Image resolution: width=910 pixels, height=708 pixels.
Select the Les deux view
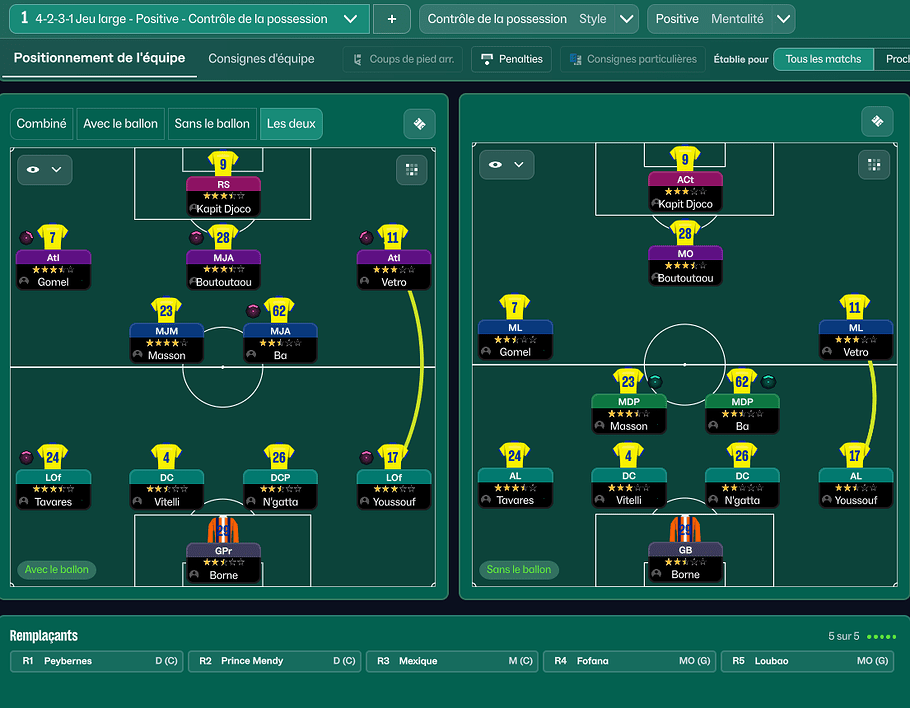[x=289, y=124]
